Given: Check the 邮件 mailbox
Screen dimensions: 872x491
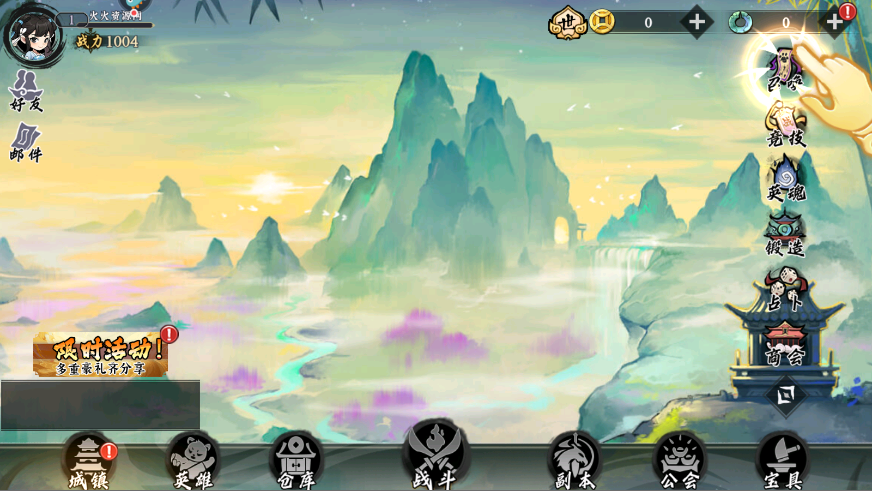Looking at the screenshot, I should [26, 143].
